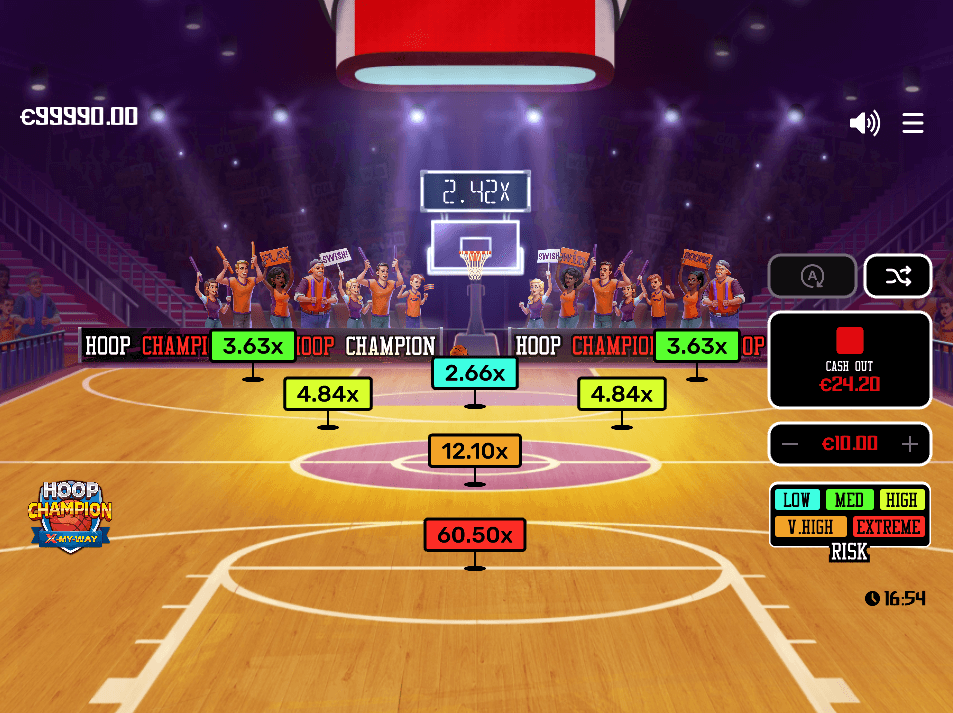Toggle the game sound speaker icon
The image size is (953, 713).
pyautogui.click(x=864, y=123)
